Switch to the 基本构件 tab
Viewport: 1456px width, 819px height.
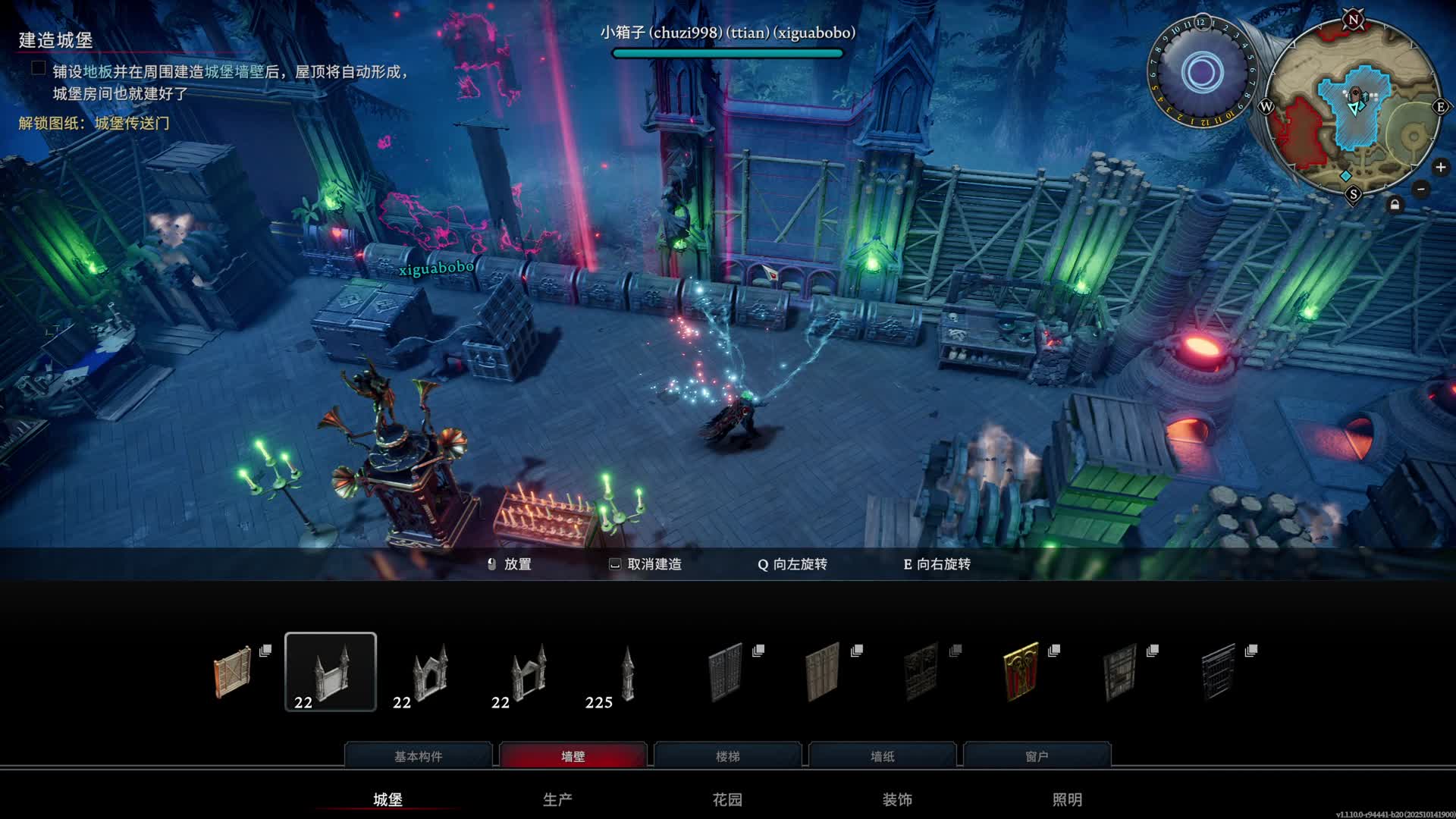tap(418, 756)
